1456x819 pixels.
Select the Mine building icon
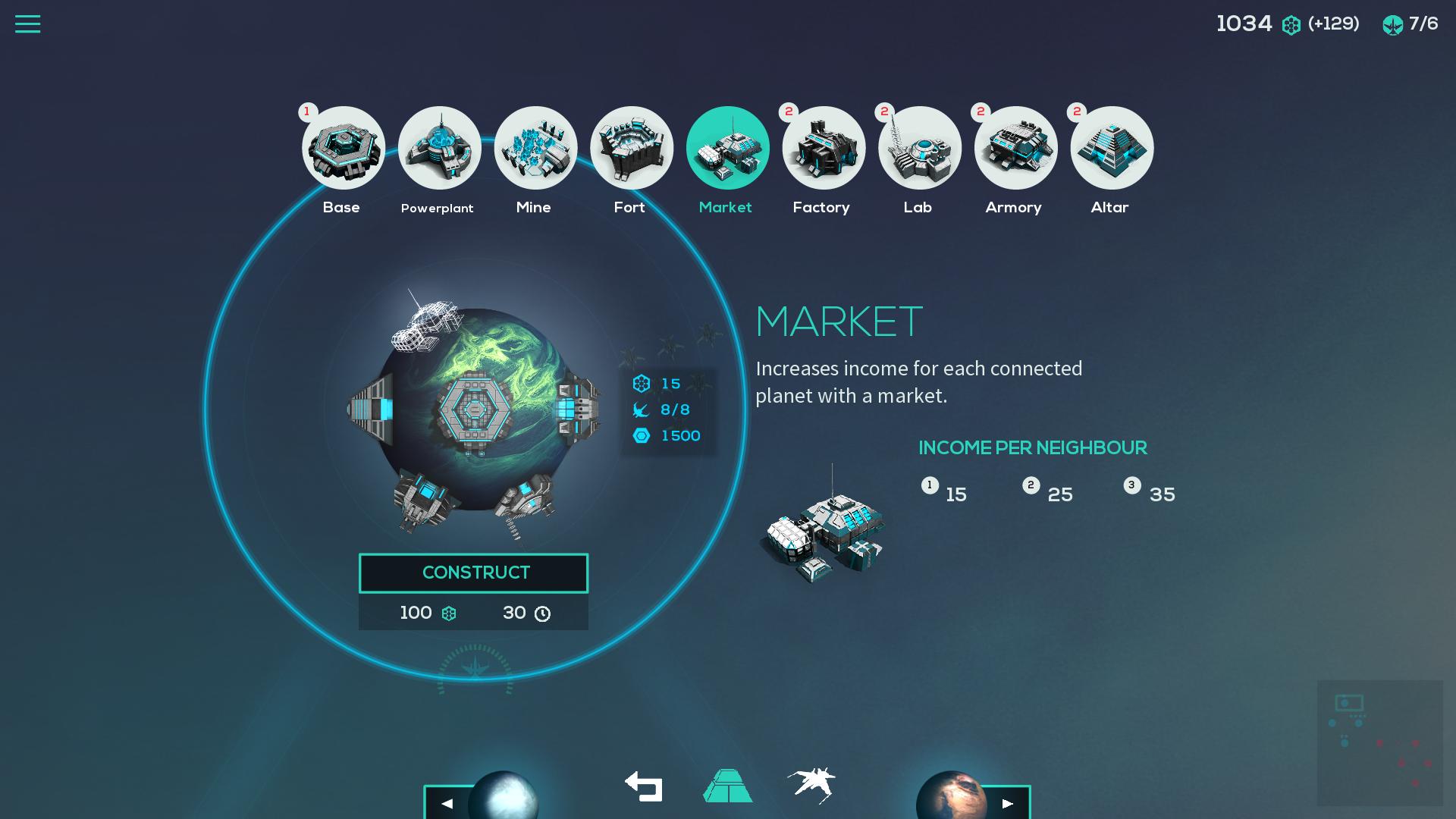(535, 148)
